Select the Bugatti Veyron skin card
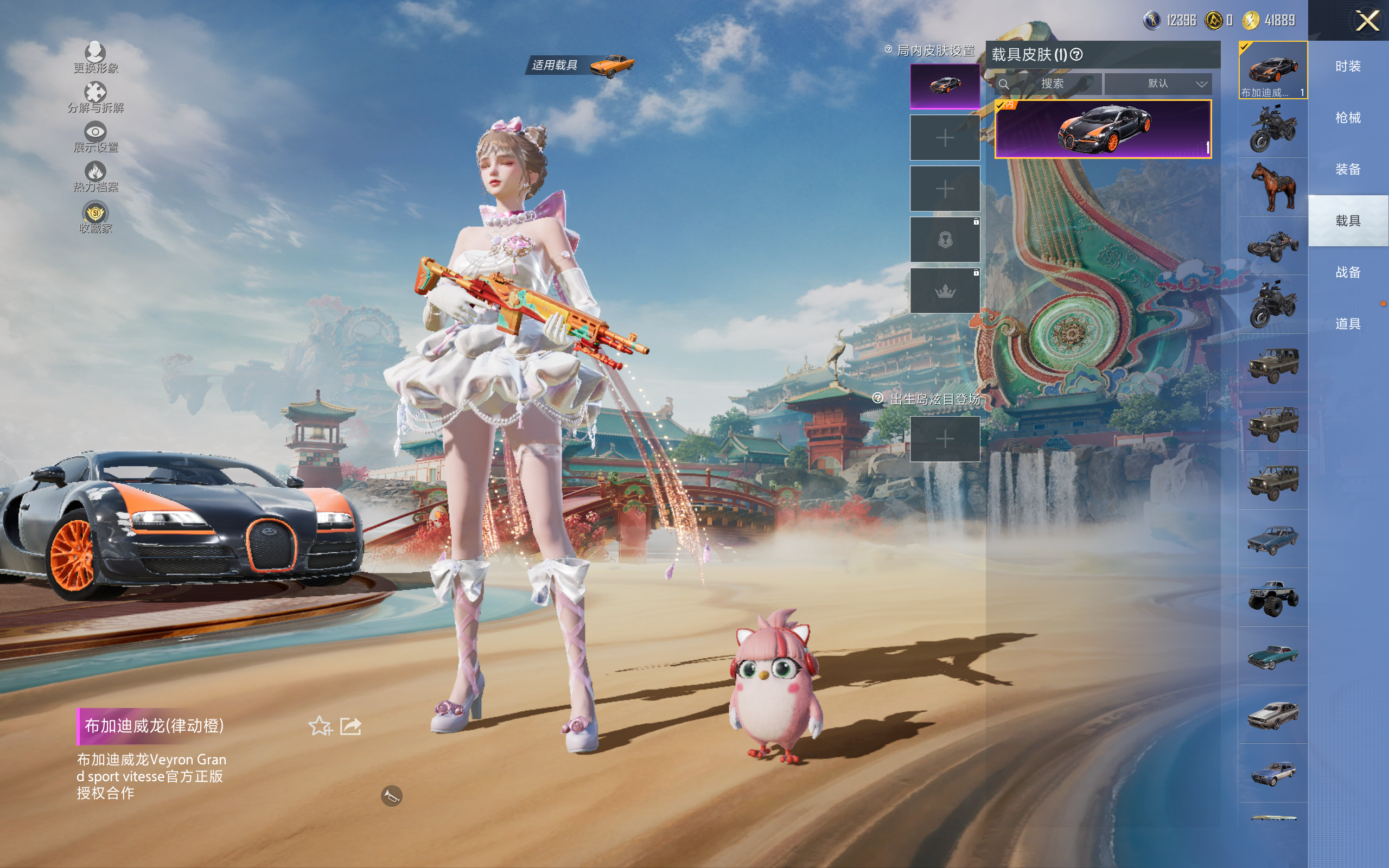The width and height of the screenshot is (1389, 868). (x=1103, y=129)
